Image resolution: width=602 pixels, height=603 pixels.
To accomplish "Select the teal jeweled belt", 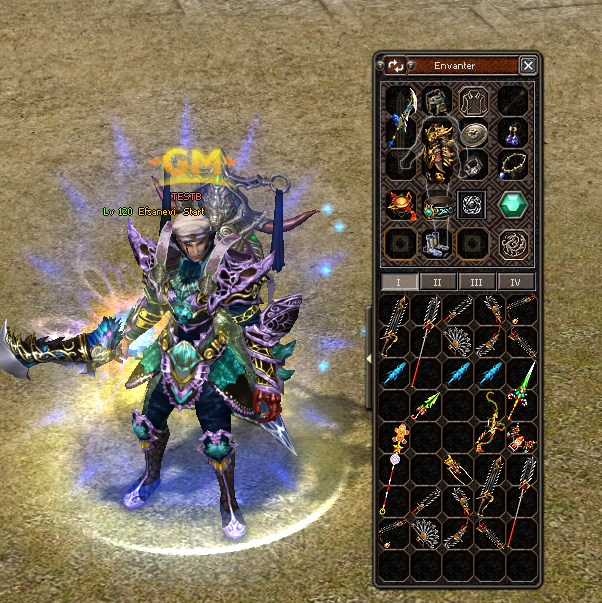I will tap(436, 207).
